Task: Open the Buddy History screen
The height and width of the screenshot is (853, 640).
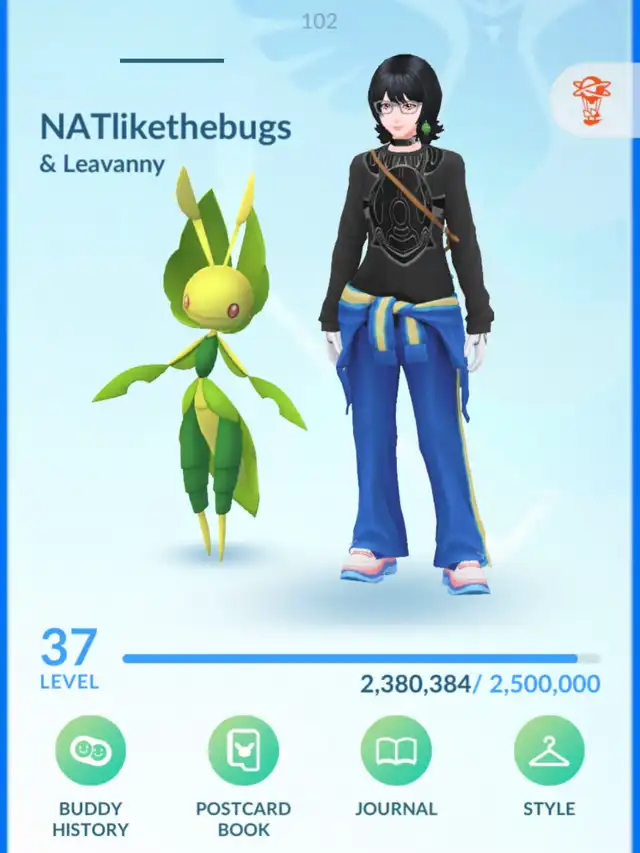Action: click(90, 751)
